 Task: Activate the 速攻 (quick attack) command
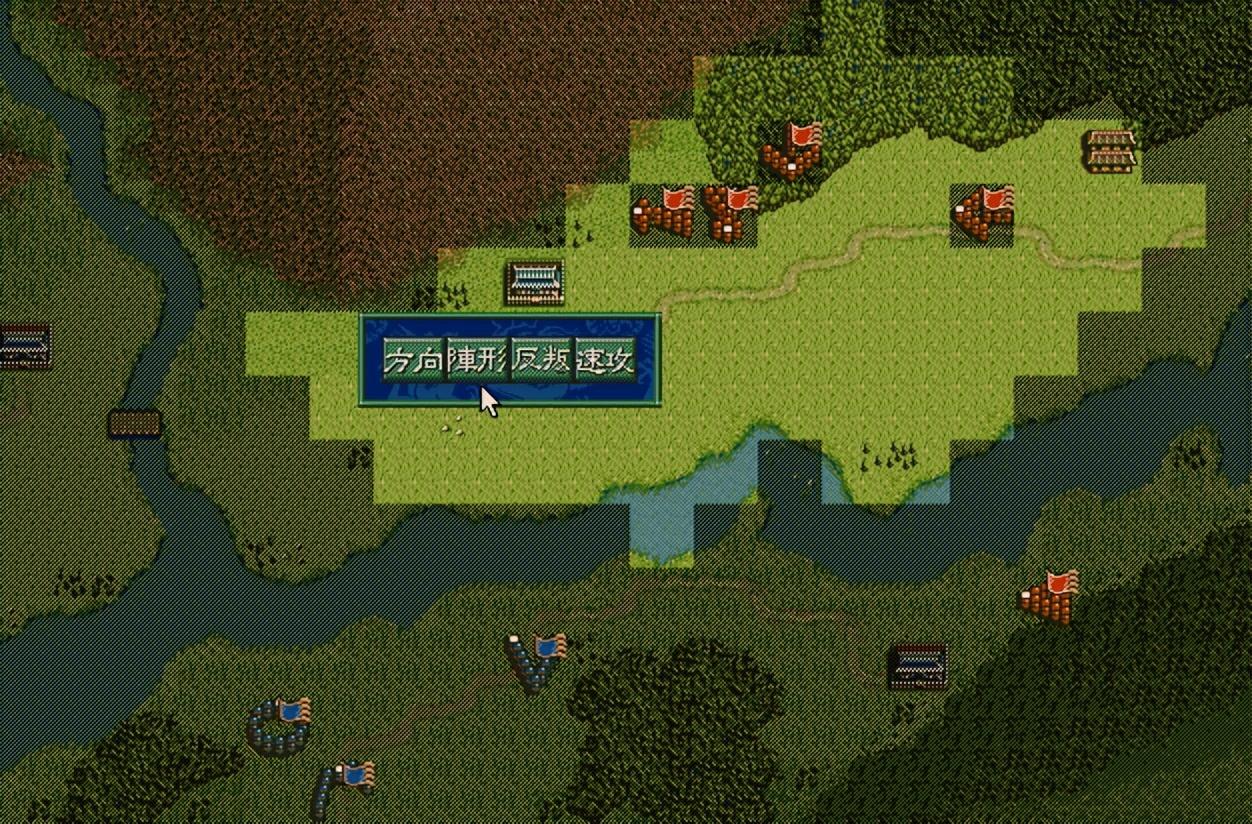[605, 361]
